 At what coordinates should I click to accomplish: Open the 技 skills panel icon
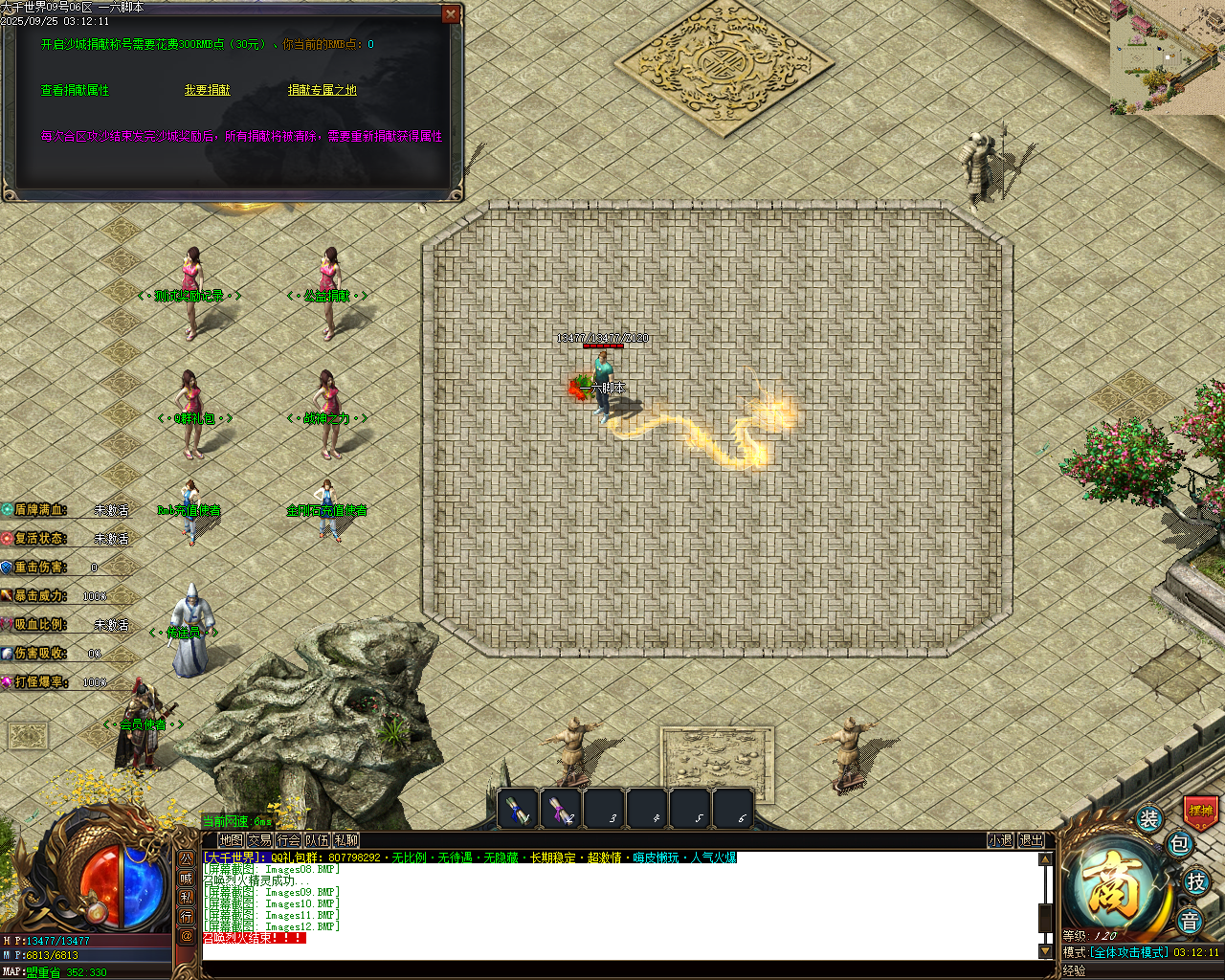pyautogui.click(x=1195, y=882)
